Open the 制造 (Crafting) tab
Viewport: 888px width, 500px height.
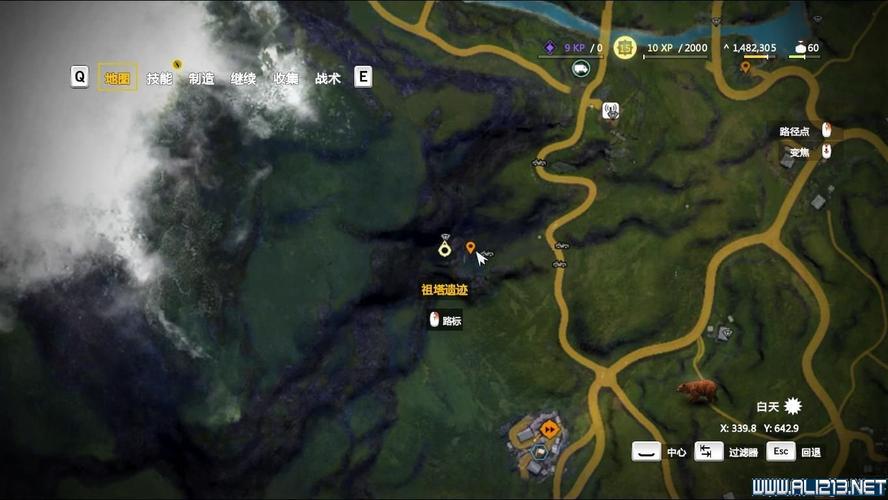(x=201, y=78)
